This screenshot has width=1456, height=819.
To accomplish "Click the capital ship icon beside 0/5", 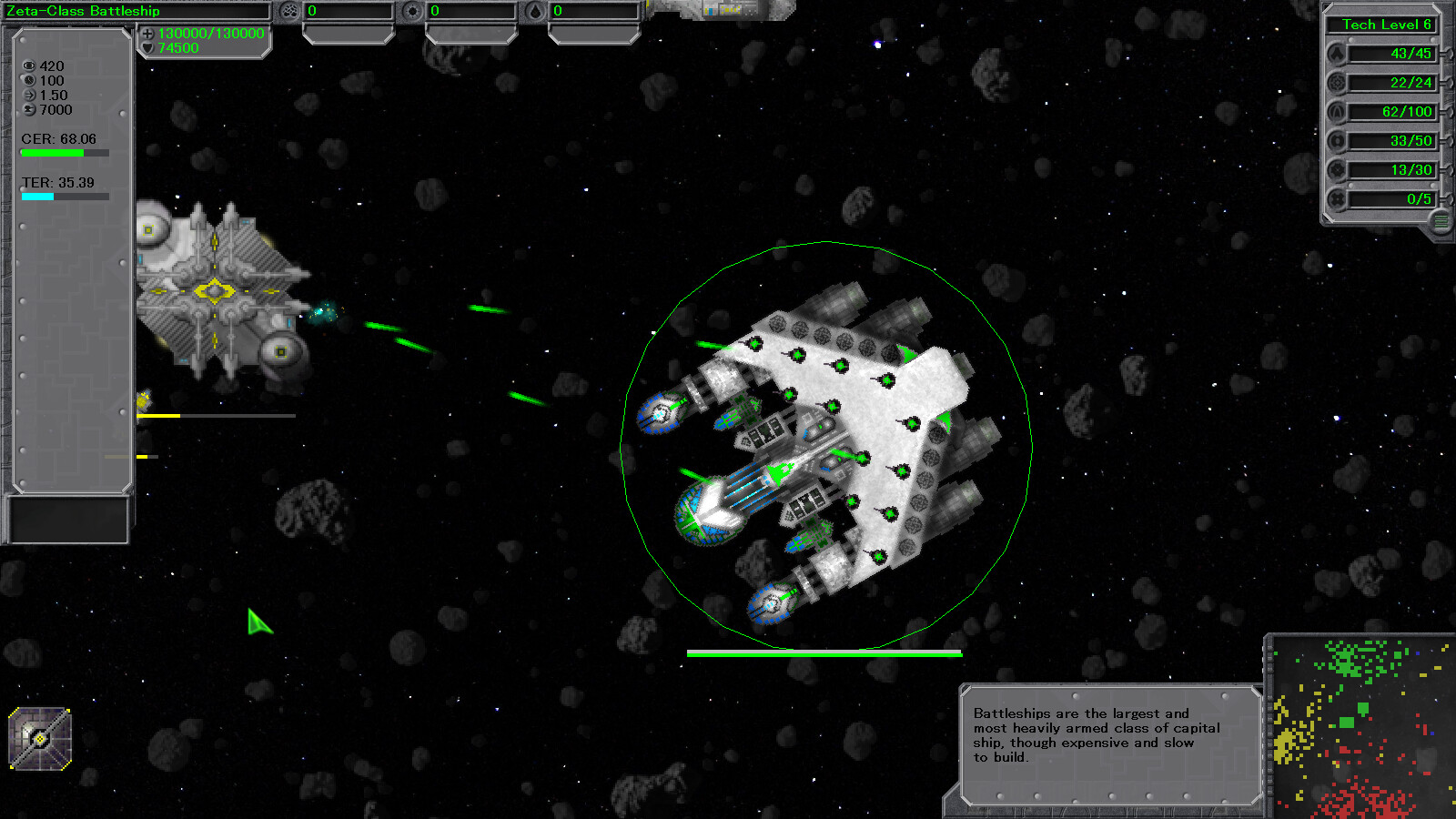I will click(x=1337, y=198).
